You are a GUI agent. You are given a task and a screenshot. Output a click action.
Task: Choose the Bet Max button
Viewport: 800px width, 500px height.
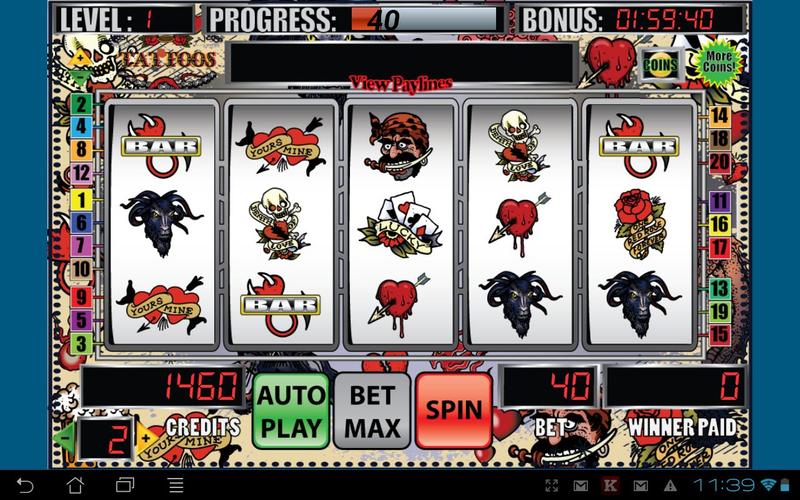point(372,410)
